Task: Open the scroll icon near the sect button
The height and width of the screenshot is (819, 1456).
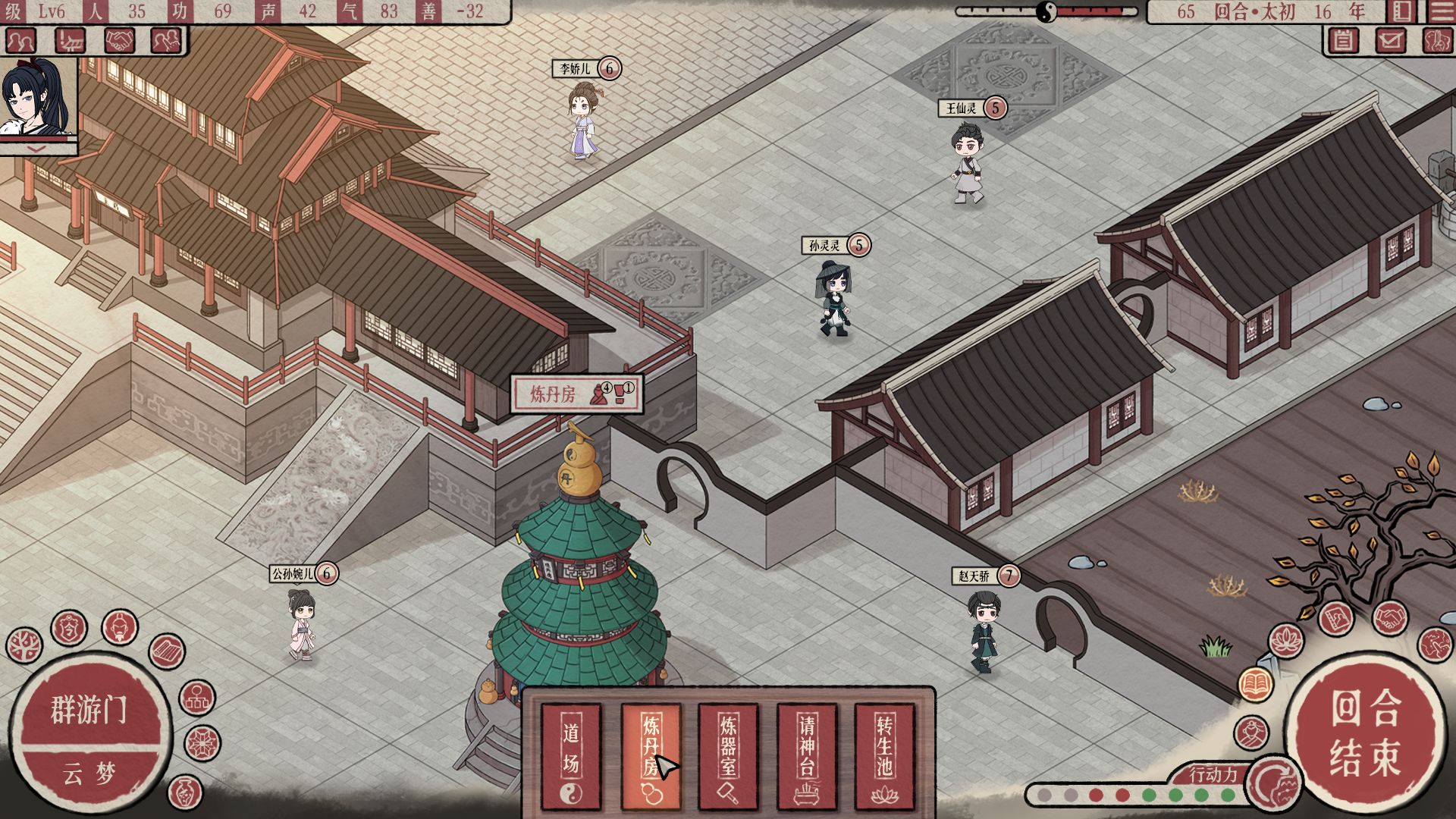Action: pos(167,651)
